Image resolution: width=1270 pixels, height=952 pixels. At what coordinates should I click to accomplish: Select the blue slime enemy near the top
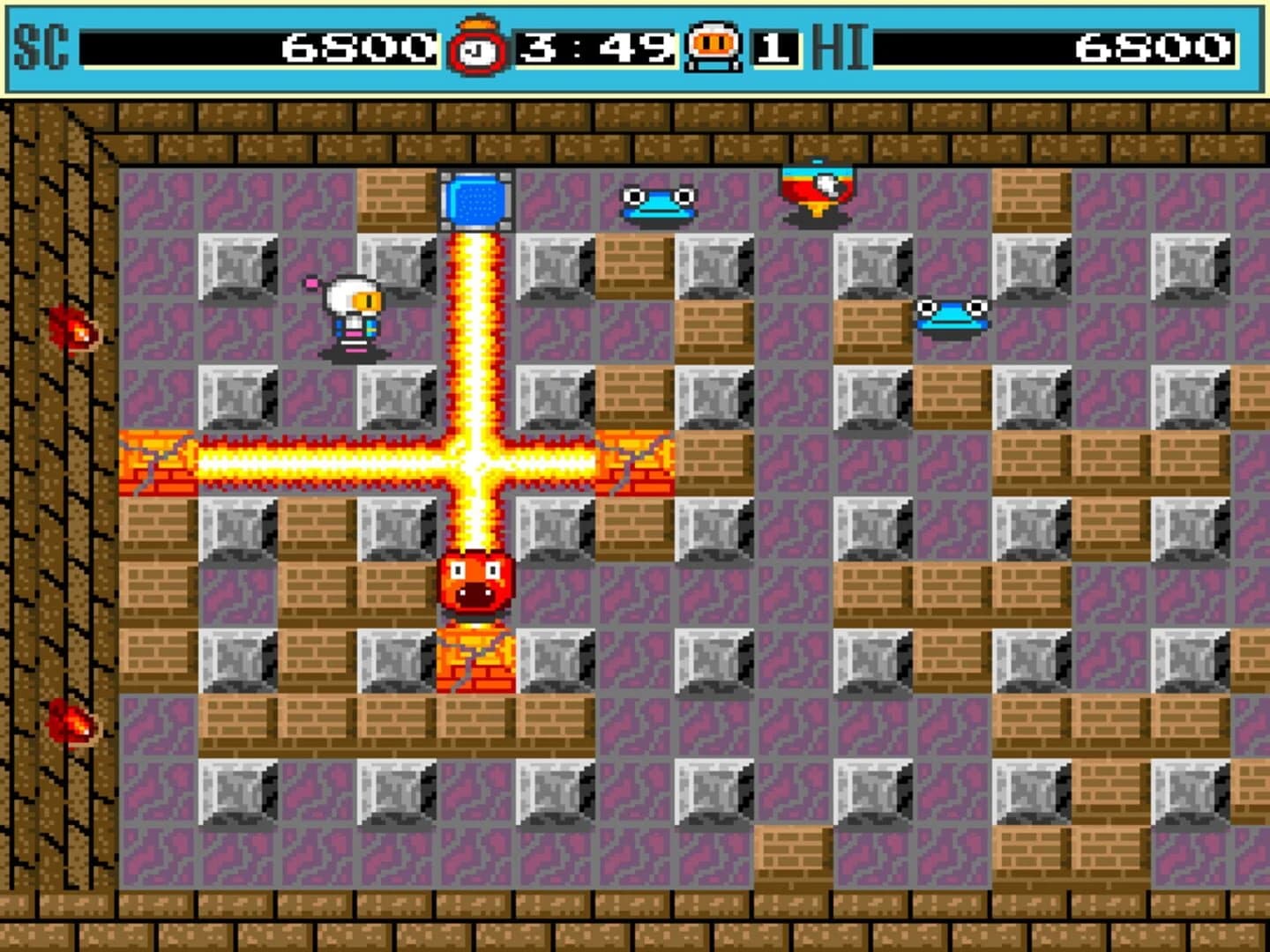click(658, 203)
